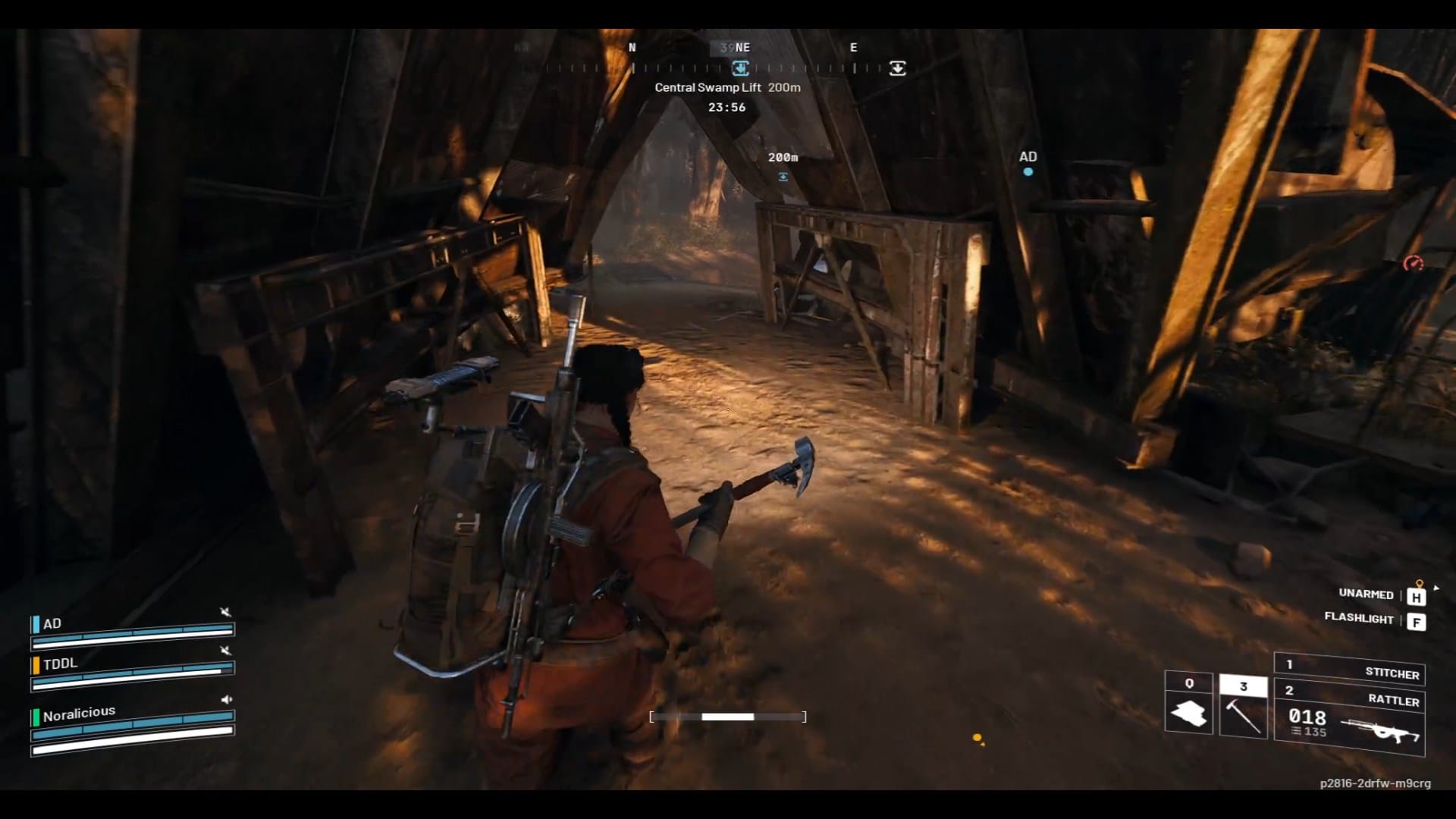
Task: Click the 23:56 mission timer
Action: point(727,107)
